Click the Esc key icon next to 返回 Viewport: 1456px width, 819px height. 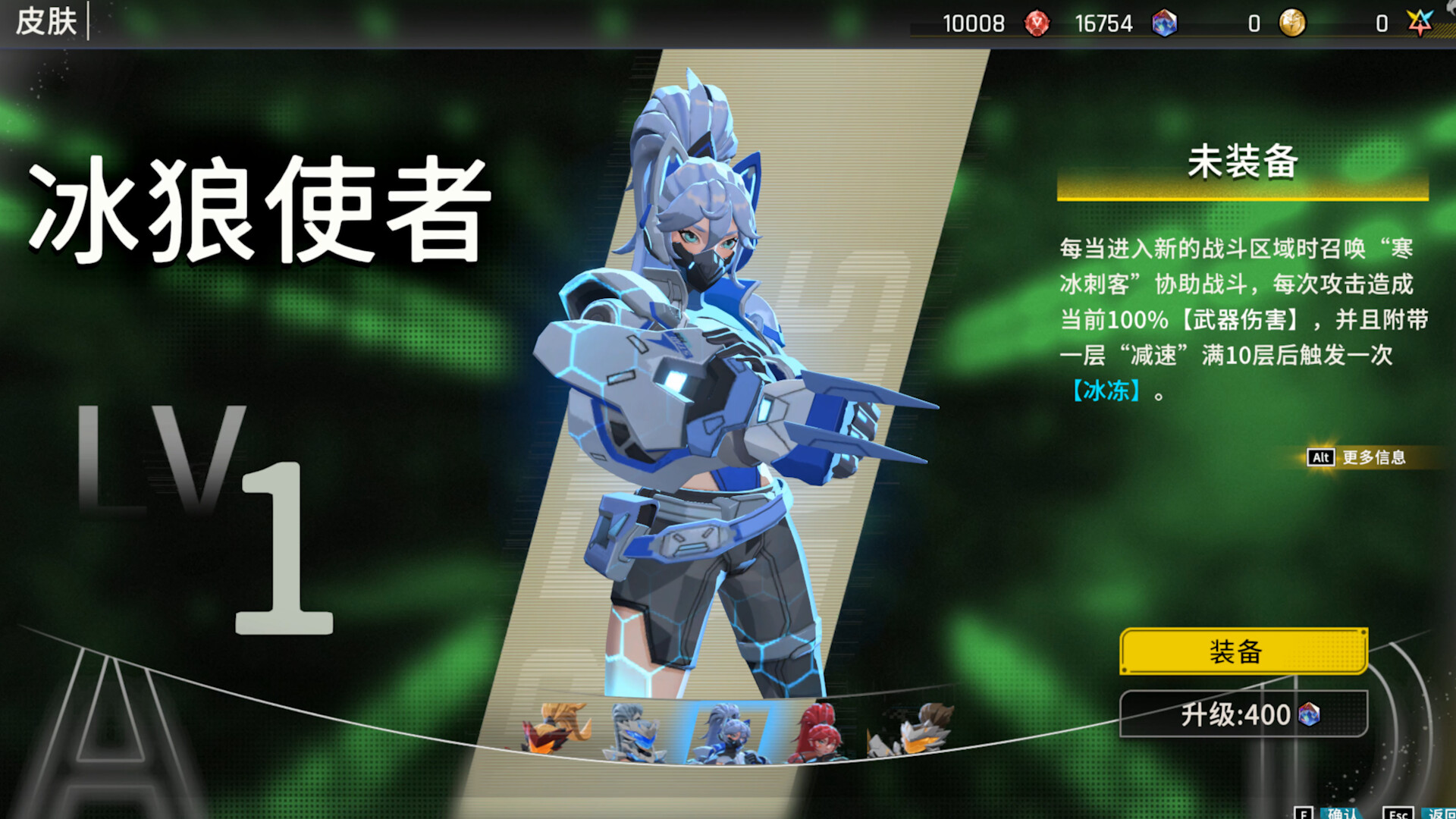[1398, 814]
